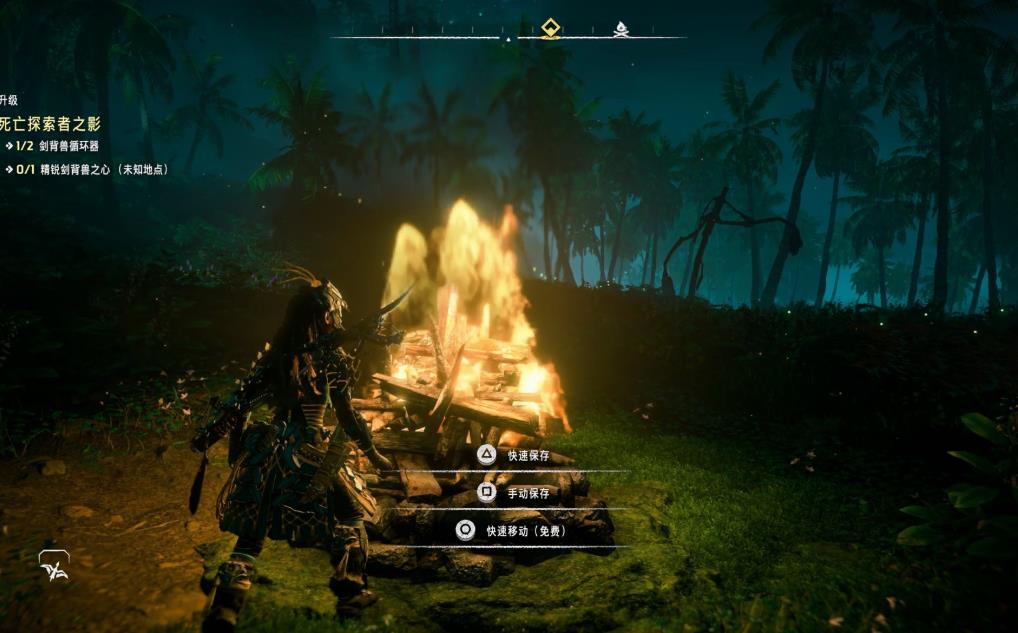The width and height of the screenshot is (1018, 633).
Task: Click the campfire marker on the compass
Action: pos(621,29)
